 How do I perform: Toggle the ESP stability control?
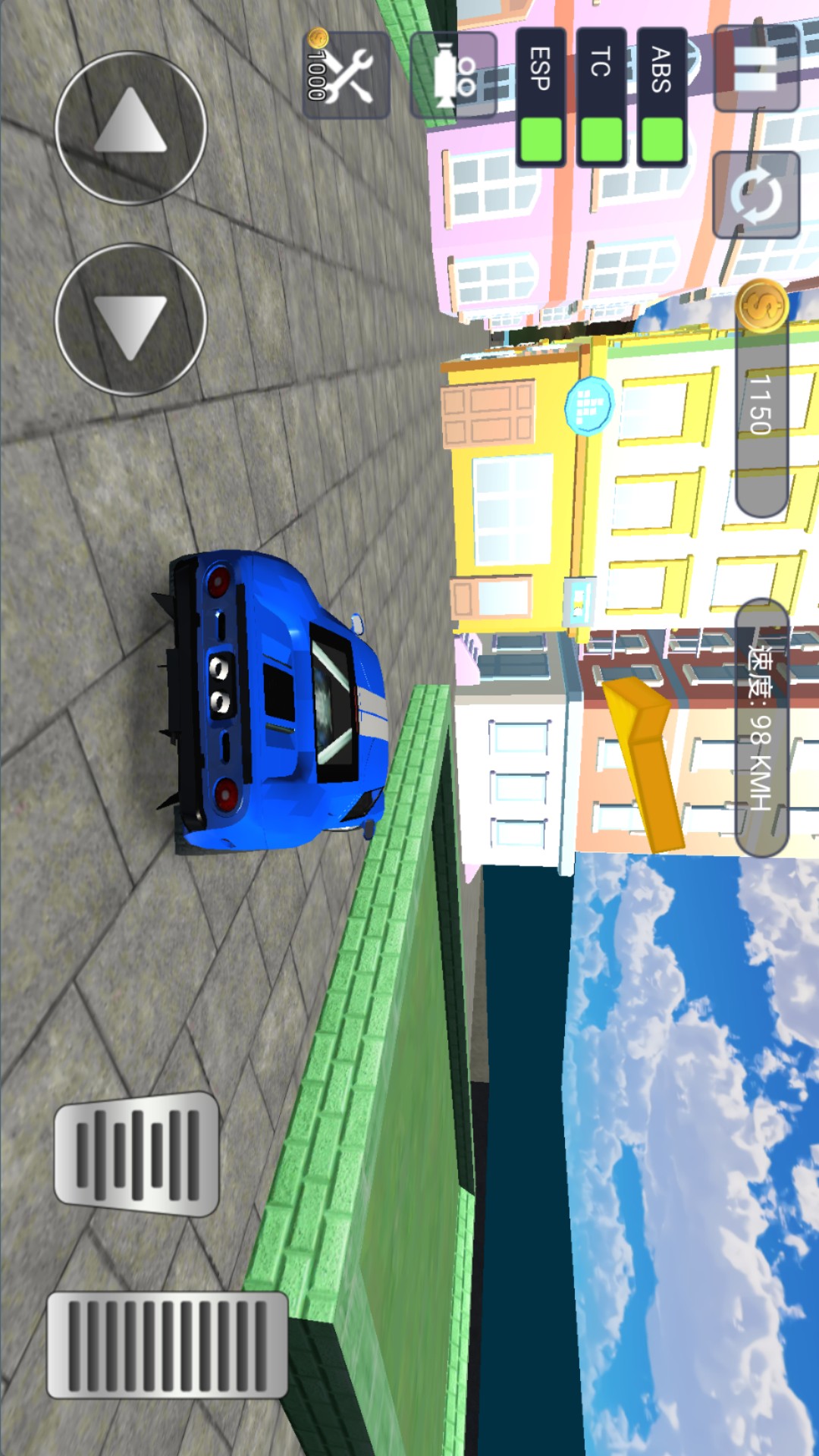point(541,97)
